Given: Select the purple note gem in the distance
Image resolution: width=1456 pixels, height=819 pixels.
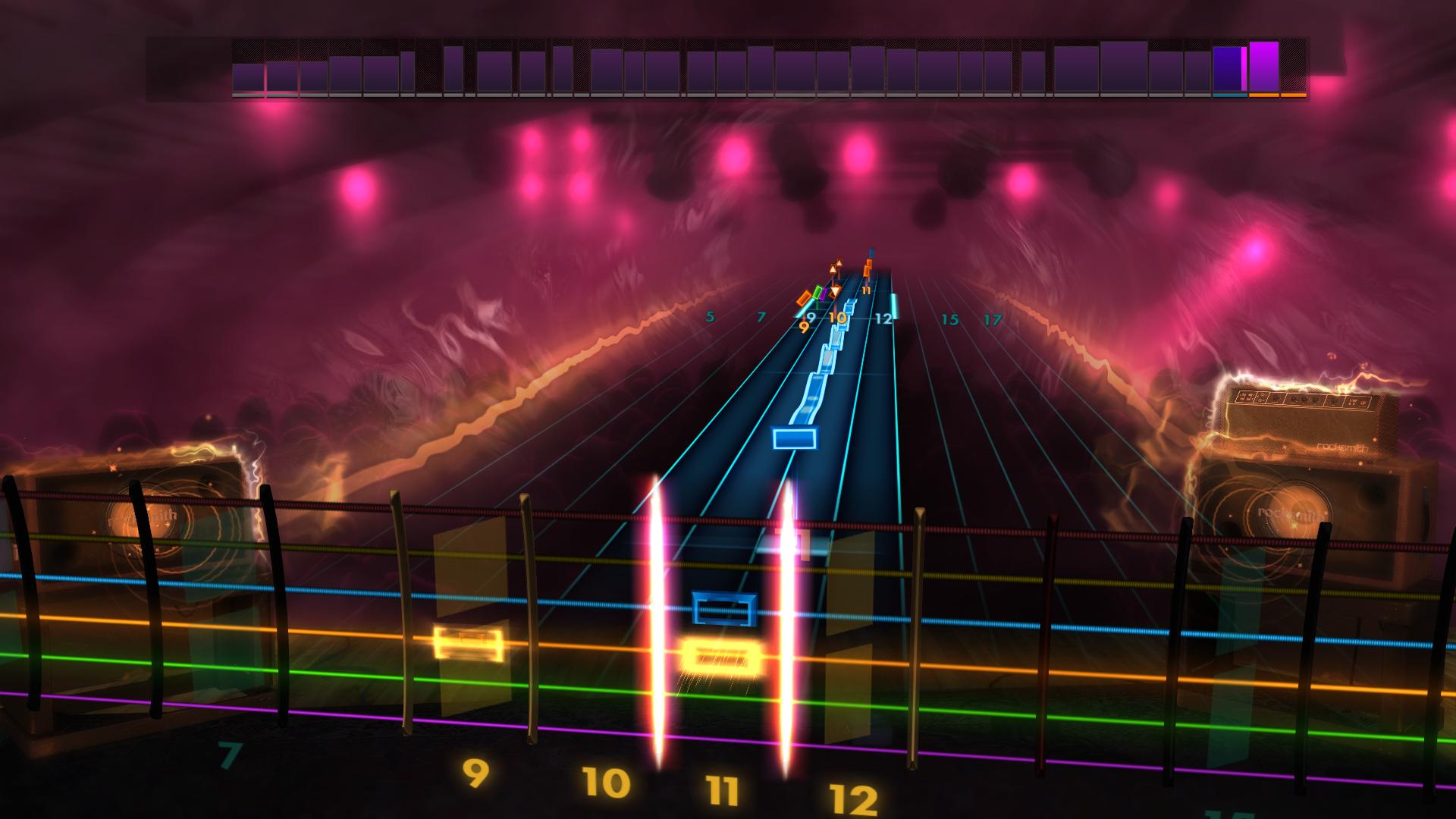Looking at the screenshot, I should click(x=823, y=293).
